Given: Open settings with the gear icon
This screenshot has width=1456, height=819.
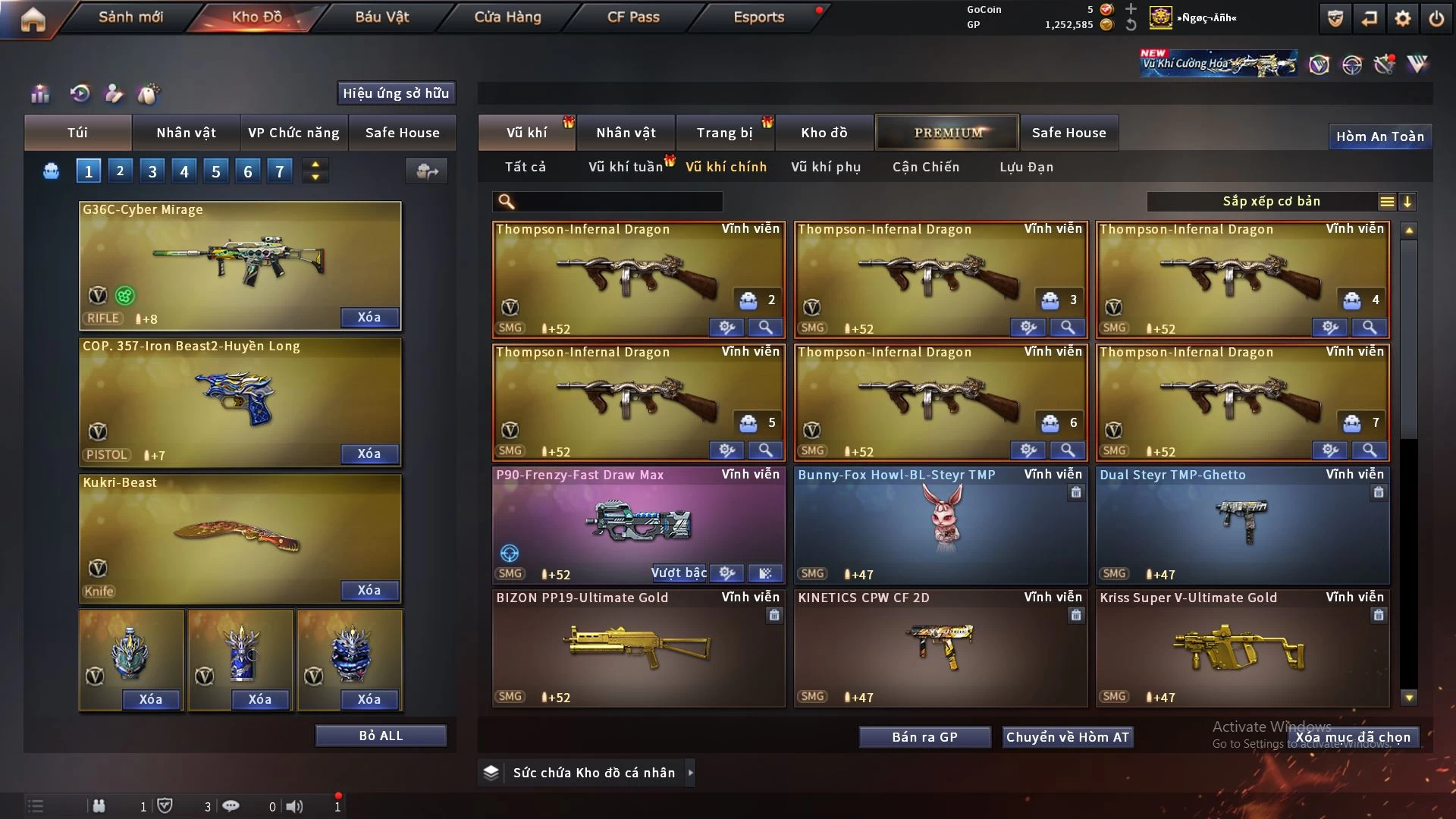Looking at the screenshot, I should click(1403, 18).
